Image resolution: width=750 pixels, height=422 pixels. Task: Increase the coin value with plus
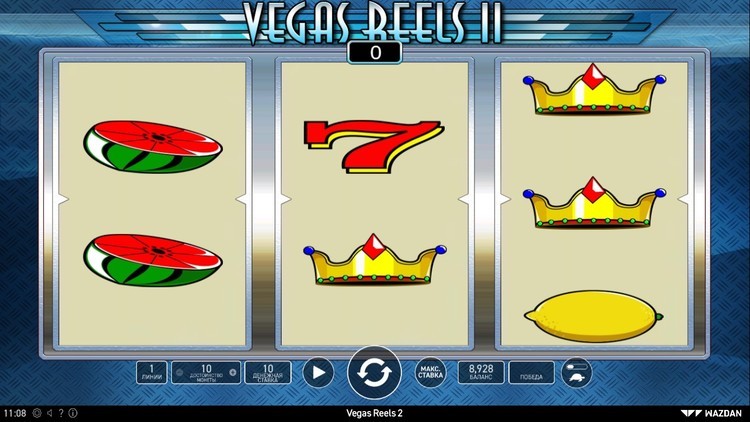click(x=233, y=373)
